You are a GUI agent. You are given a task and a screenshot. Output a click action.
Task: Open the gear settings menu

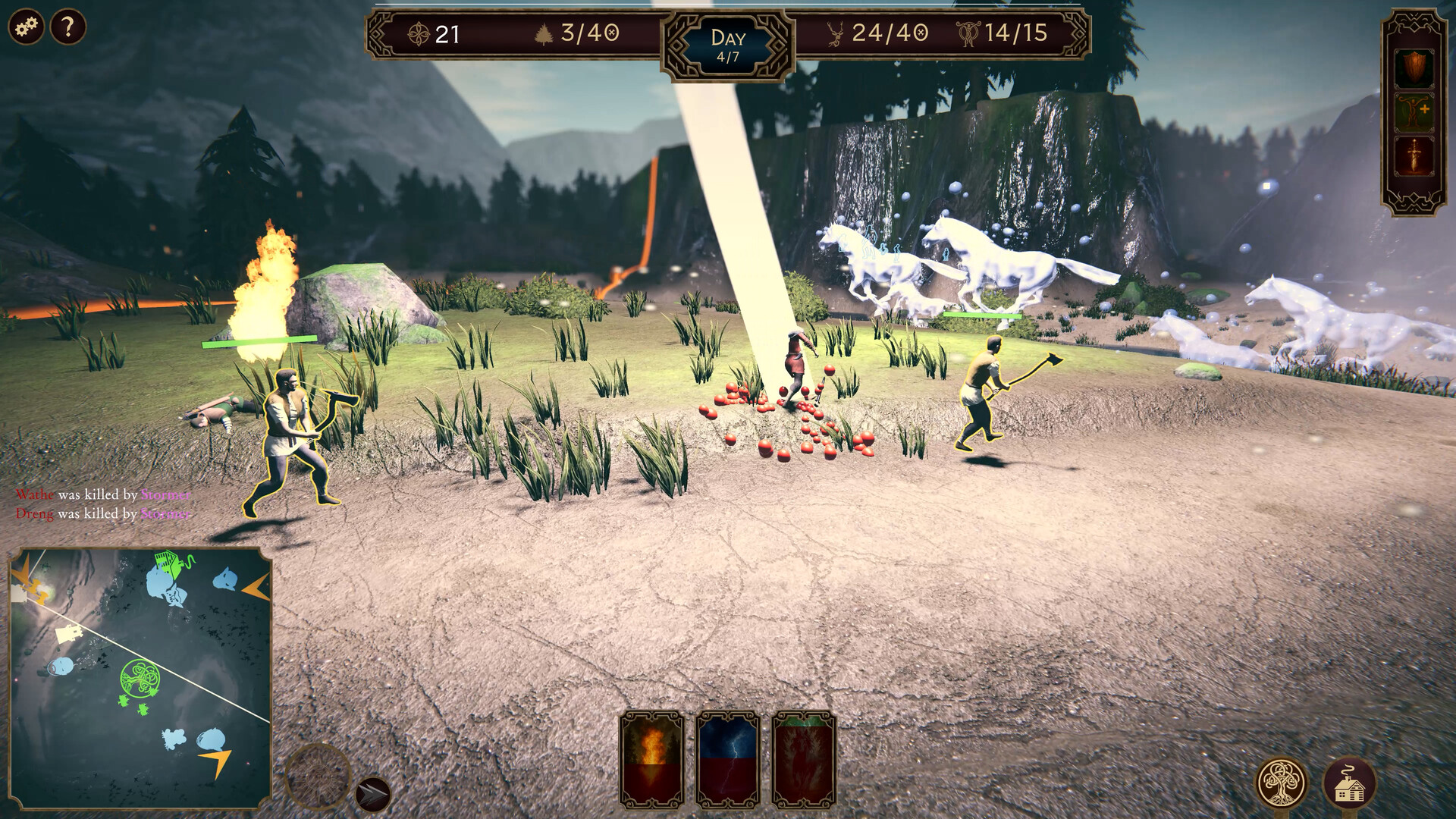[26, 27]
